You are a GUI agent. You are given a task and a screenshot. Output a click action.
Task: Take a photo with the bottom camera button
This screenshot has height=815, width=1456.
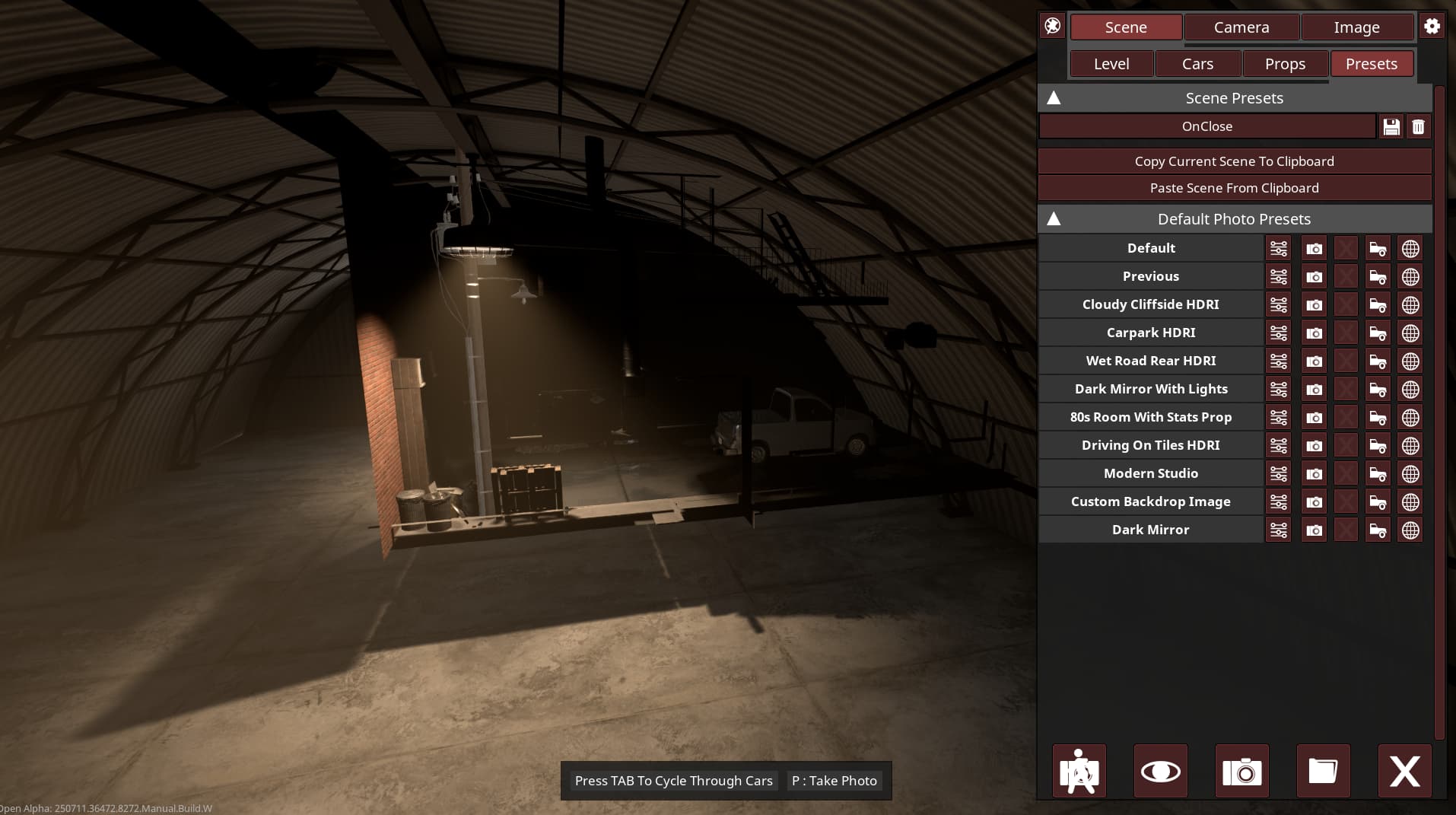[x=1241, y=772]
